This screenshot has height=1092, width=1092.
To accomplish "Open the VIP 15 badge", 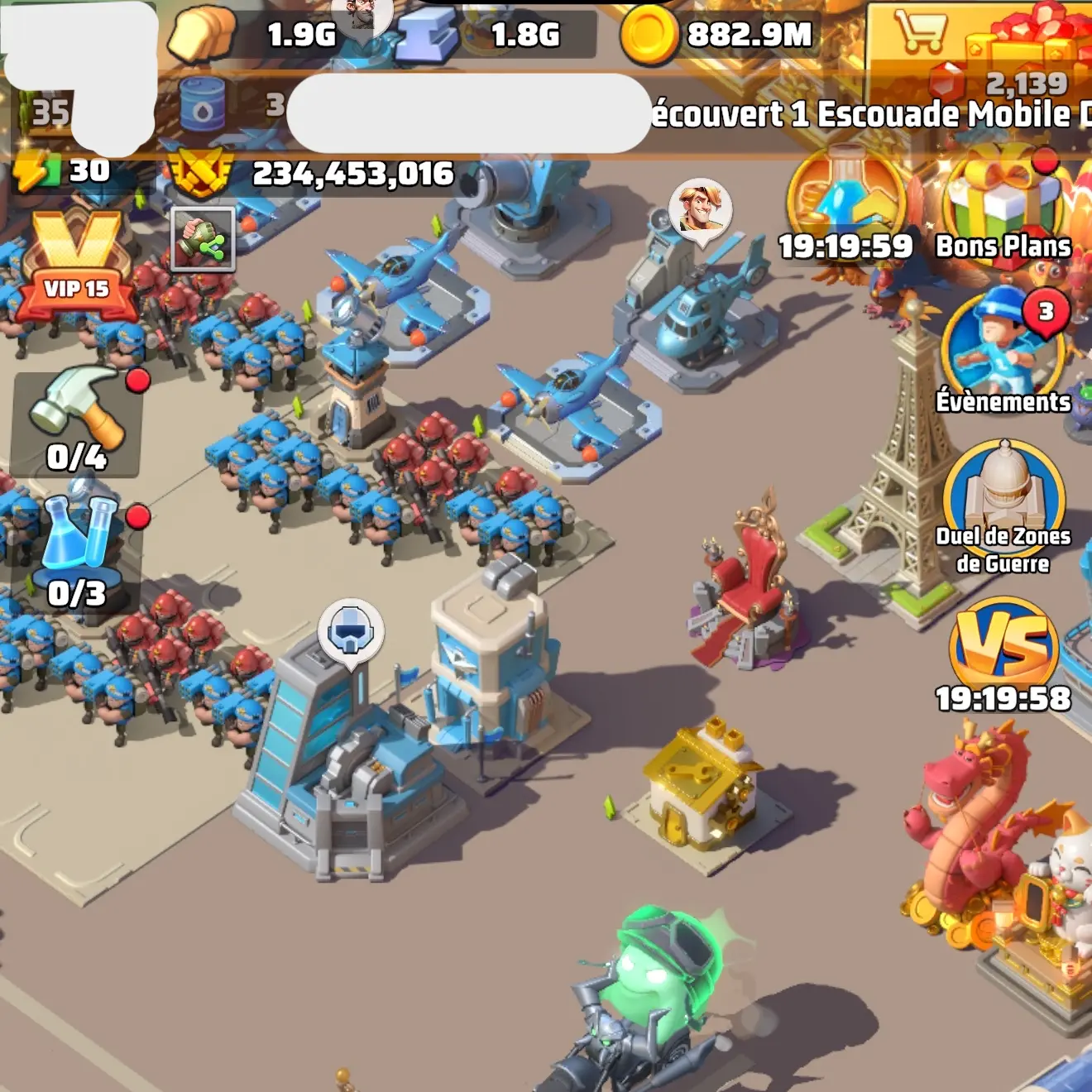I will click(77, 263).
